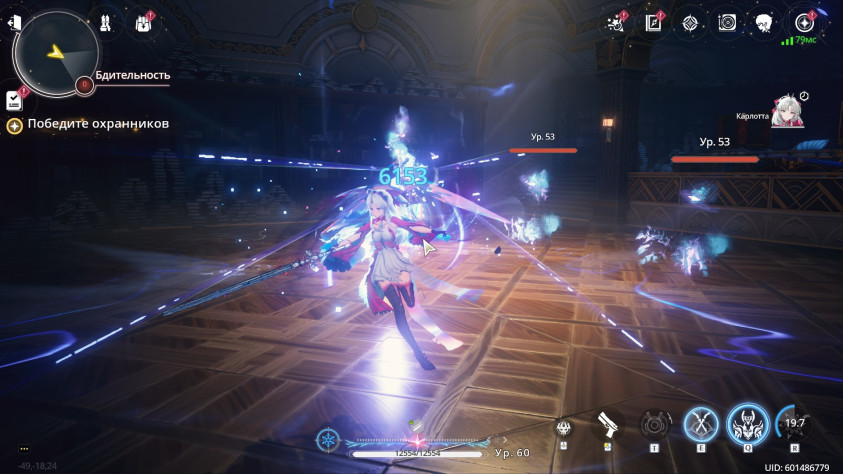
Task: Open the team formation icon
Action: coord(106,22)
